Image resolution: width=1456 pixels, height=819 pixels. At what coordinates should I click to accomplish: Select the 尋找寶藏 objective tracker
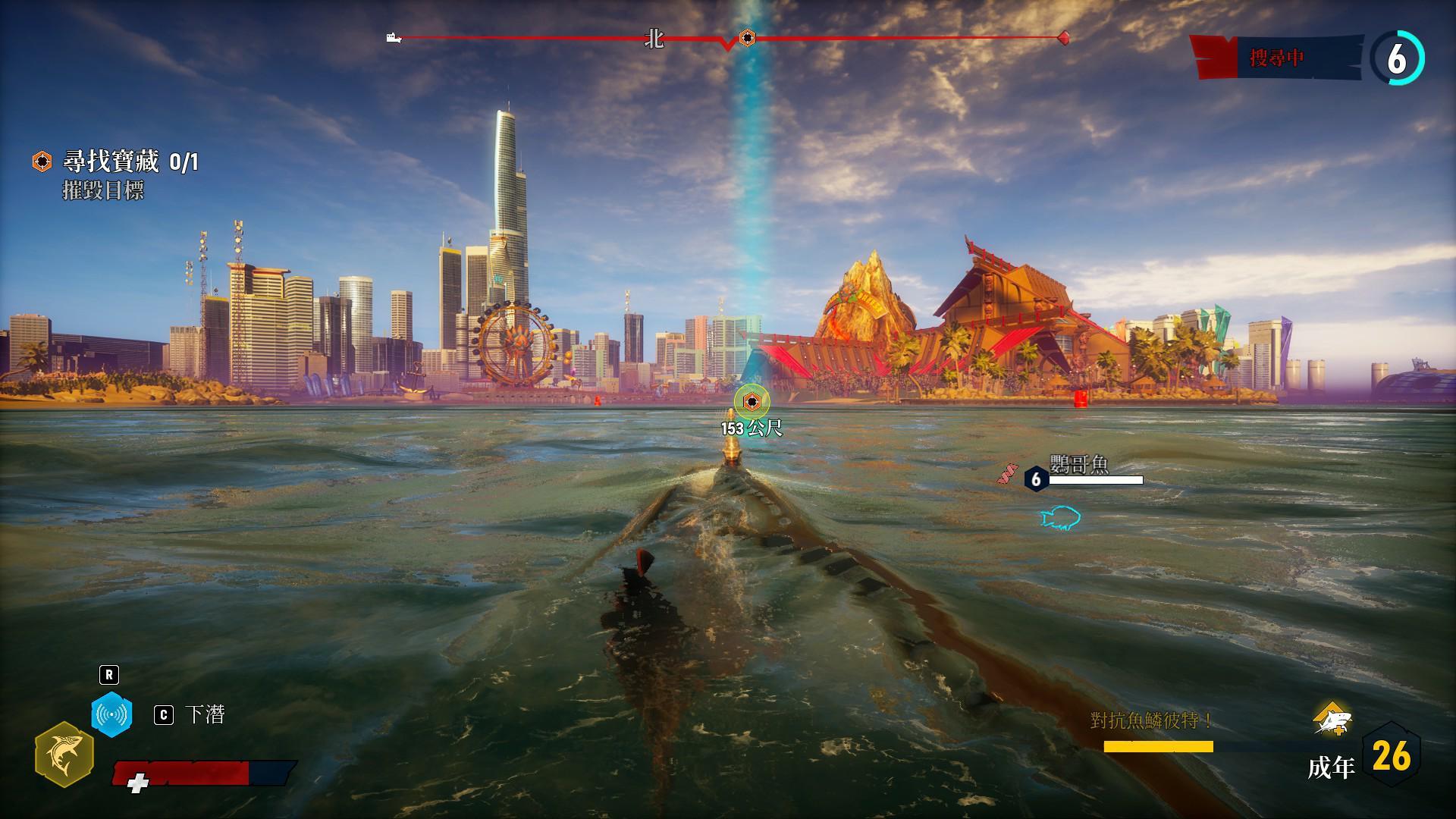click(x=115, y=162)
